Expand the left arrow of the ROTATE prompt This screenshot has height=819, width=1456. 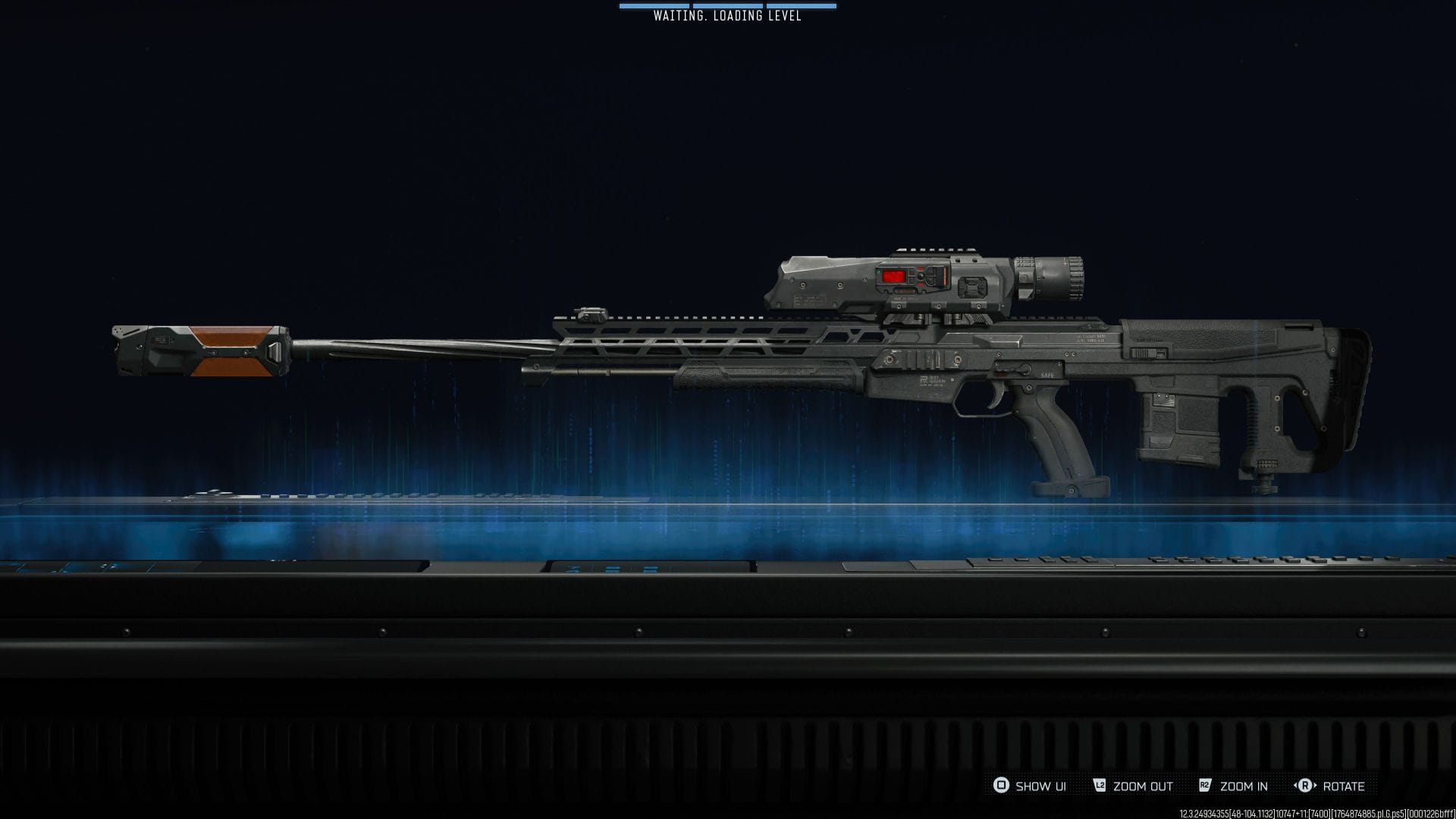tap(1295, 786)
